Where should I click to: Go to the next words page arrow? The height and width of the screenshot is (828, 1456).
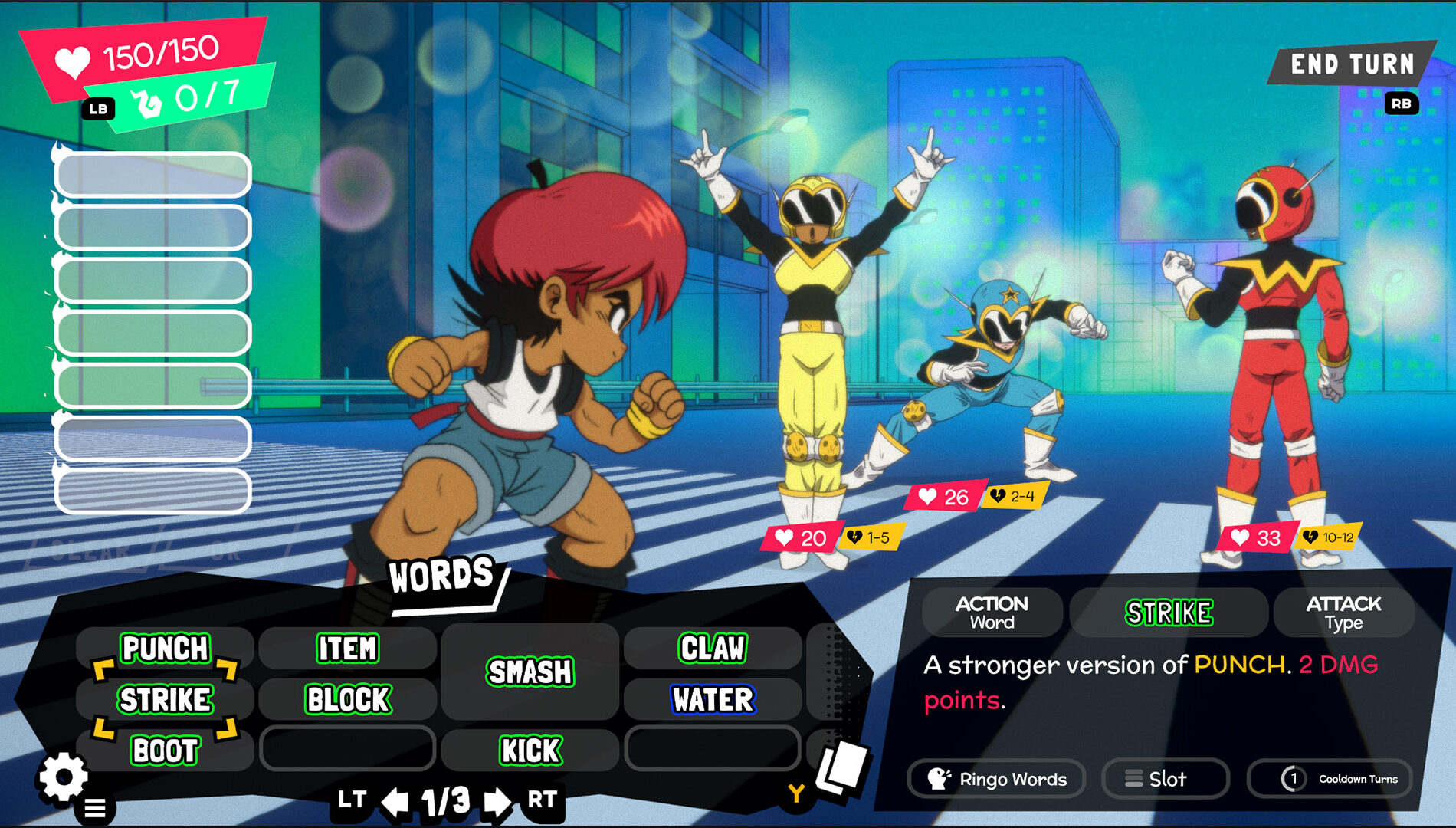[497, 802]
